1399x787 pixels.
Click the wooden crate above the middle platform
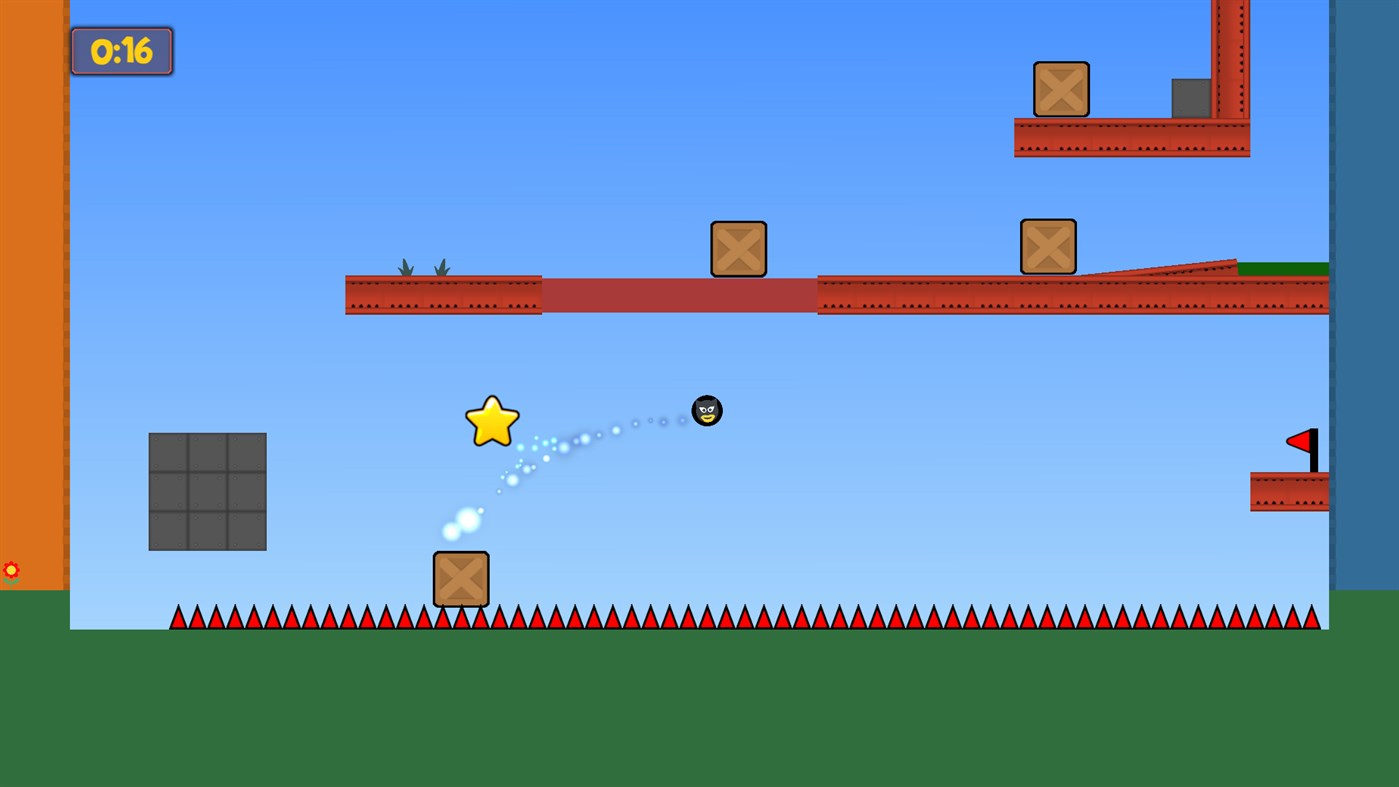click(x=738, y=249)
